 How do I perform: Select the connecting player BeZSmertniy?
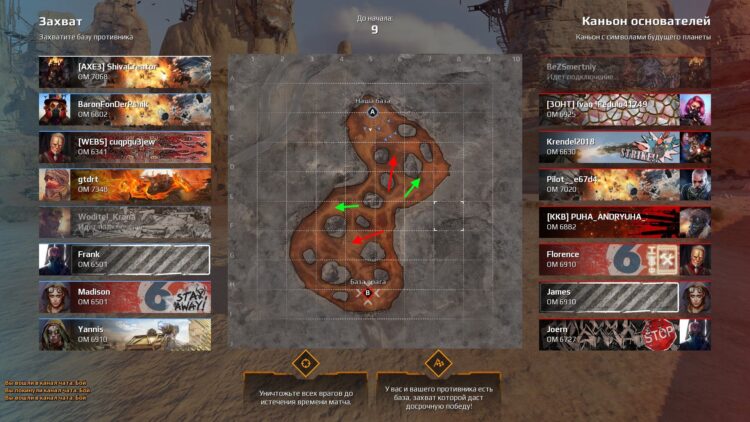[624, 70]
